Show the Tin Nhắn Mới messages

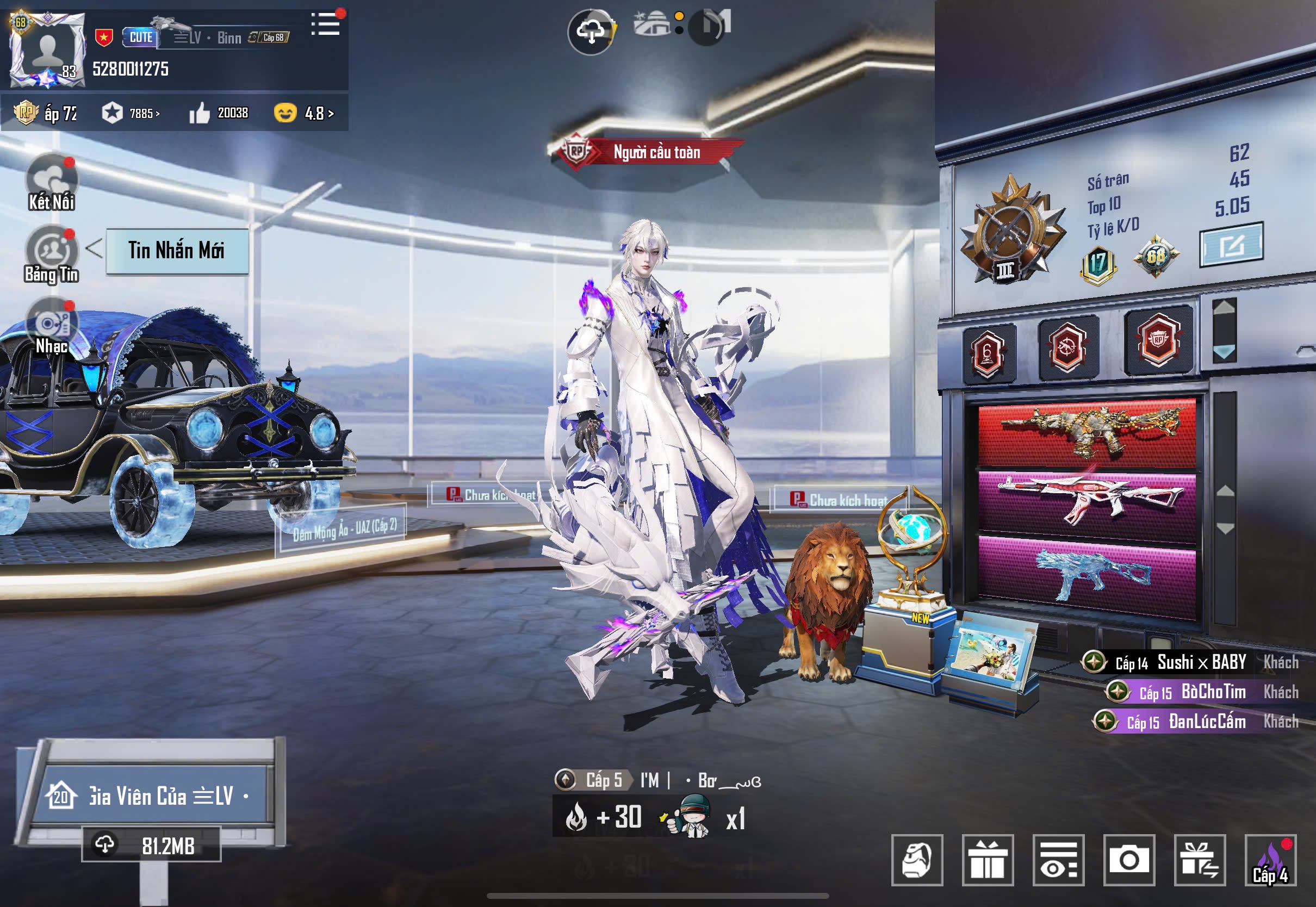tap(177, 251)
